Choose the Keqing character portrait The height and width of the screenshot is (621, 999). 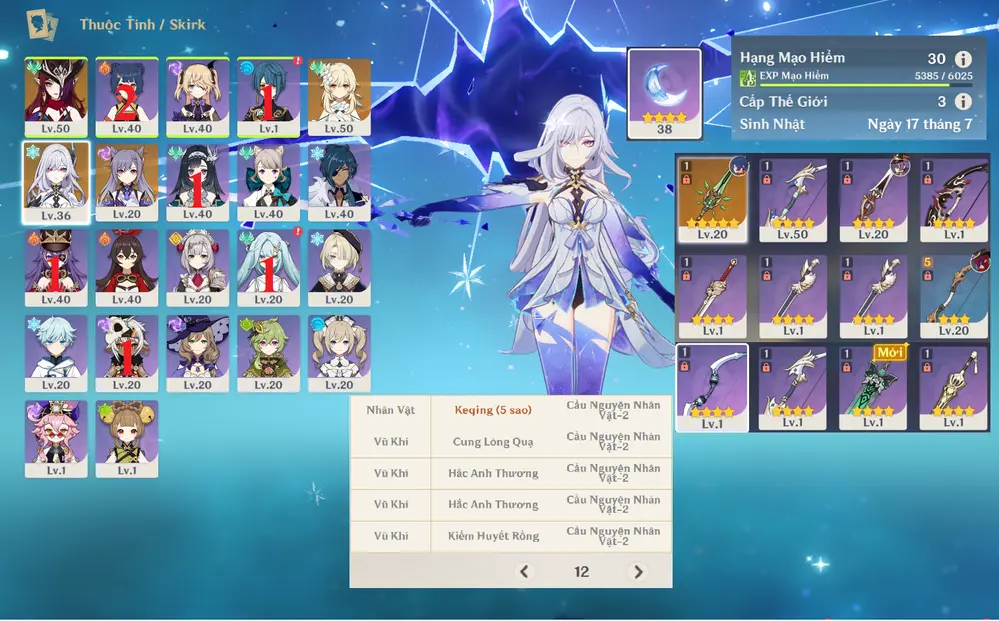click(x=127, y=181)
